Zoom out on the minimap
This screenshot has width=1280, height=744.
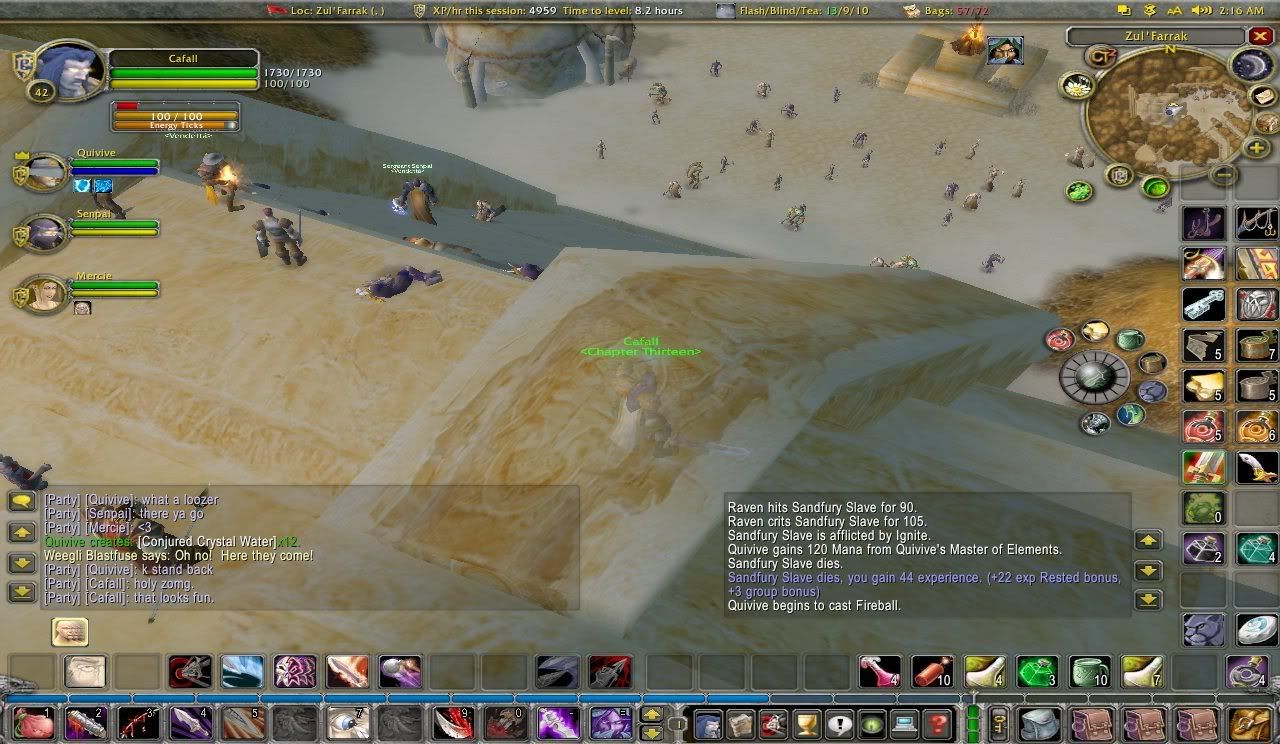pos(1223,174)
